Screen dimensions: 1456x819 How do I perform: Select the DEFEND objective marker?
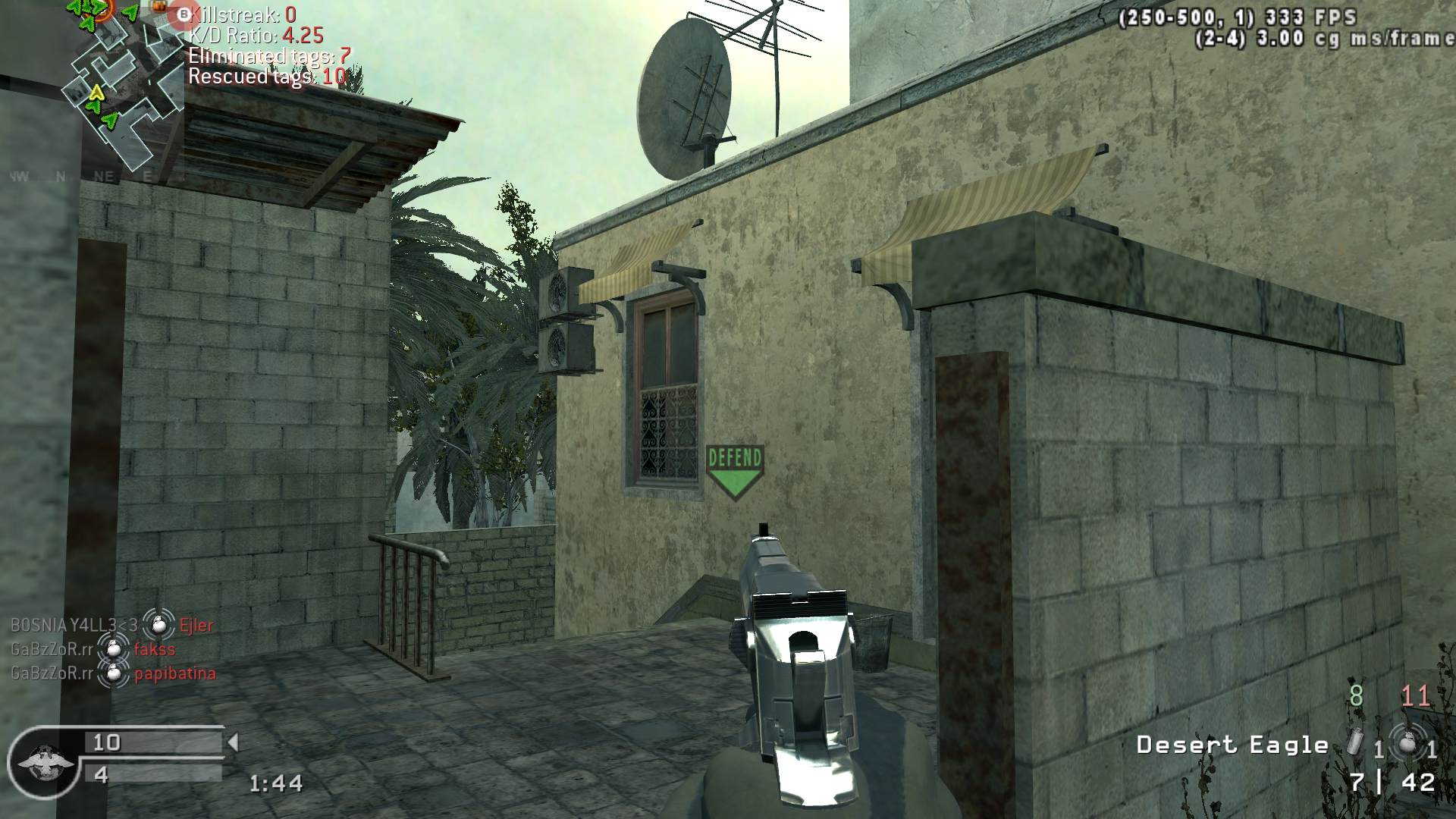click(x=734, y=472)
